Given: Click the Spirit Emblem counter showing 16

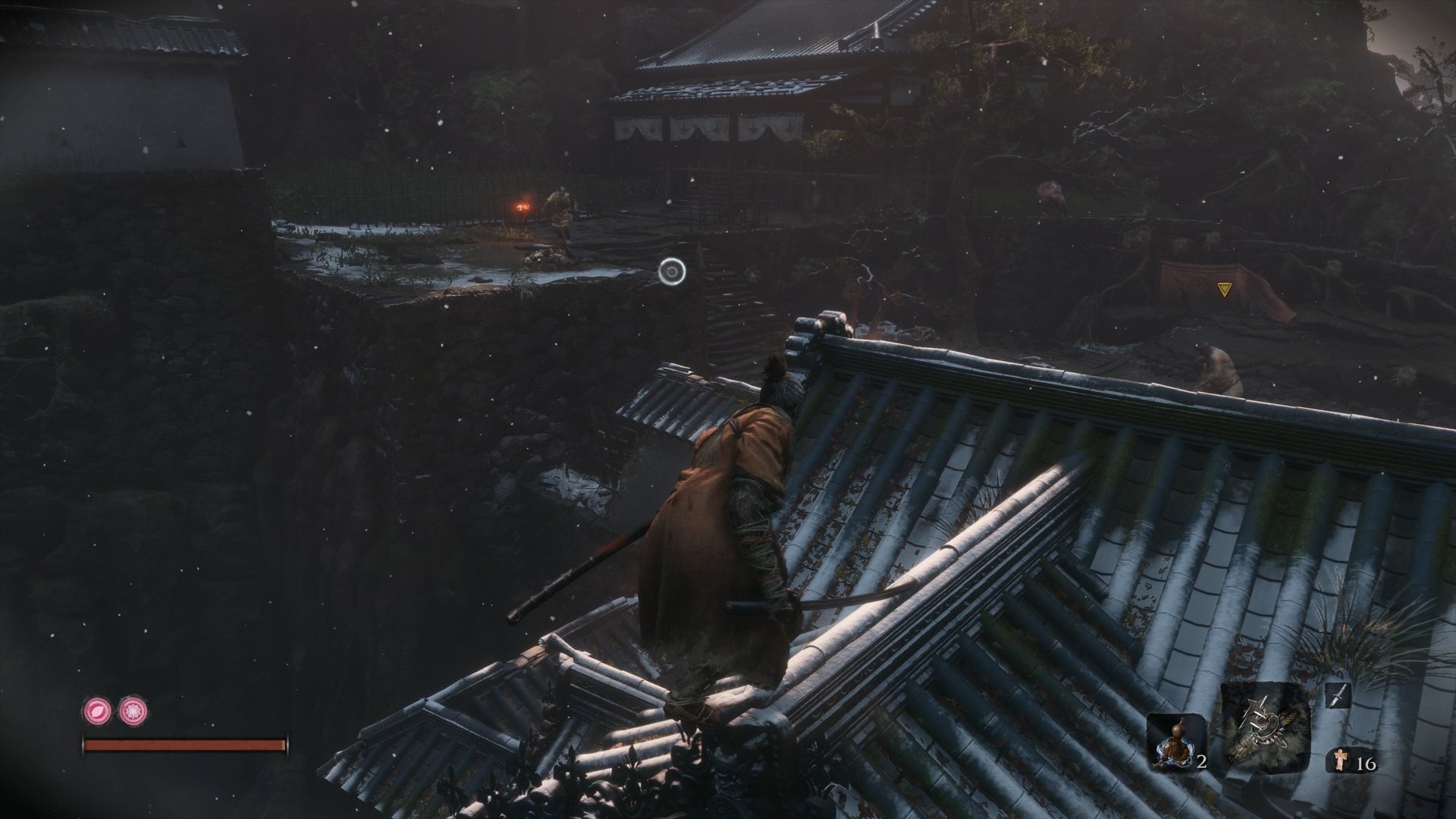Looking at the screenshot, I should tap(1366, 764).
